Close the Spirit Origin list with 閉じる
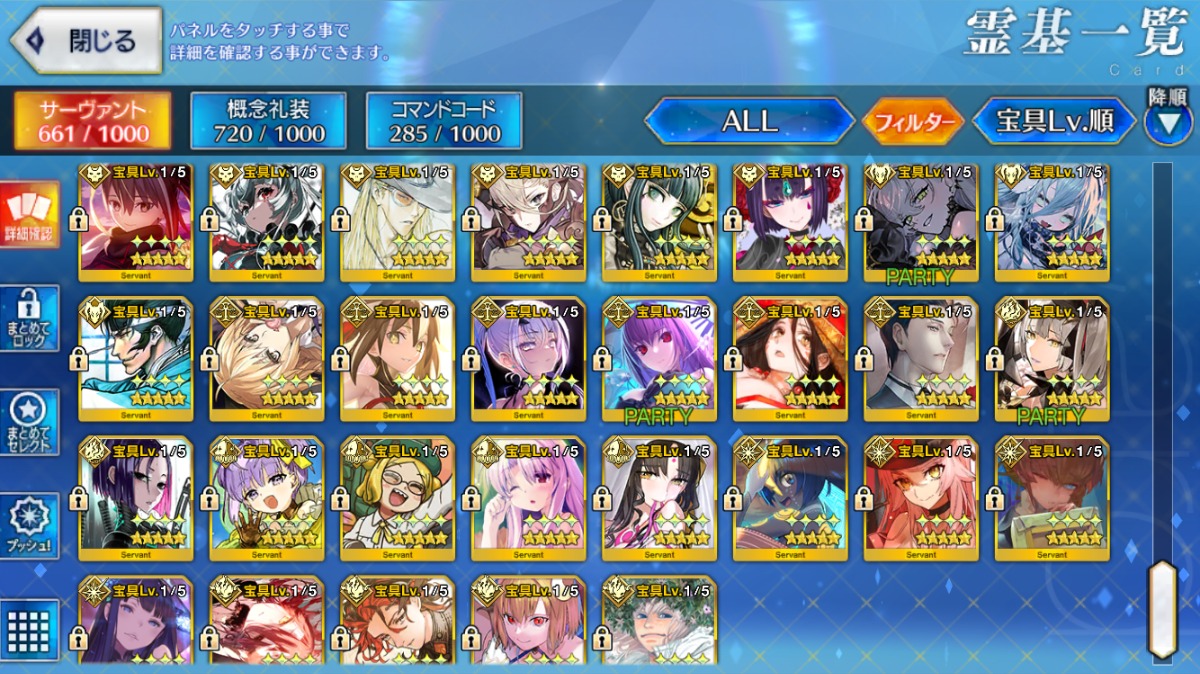Viewport: 1200px width, 674px height. [x=86, y=41]
